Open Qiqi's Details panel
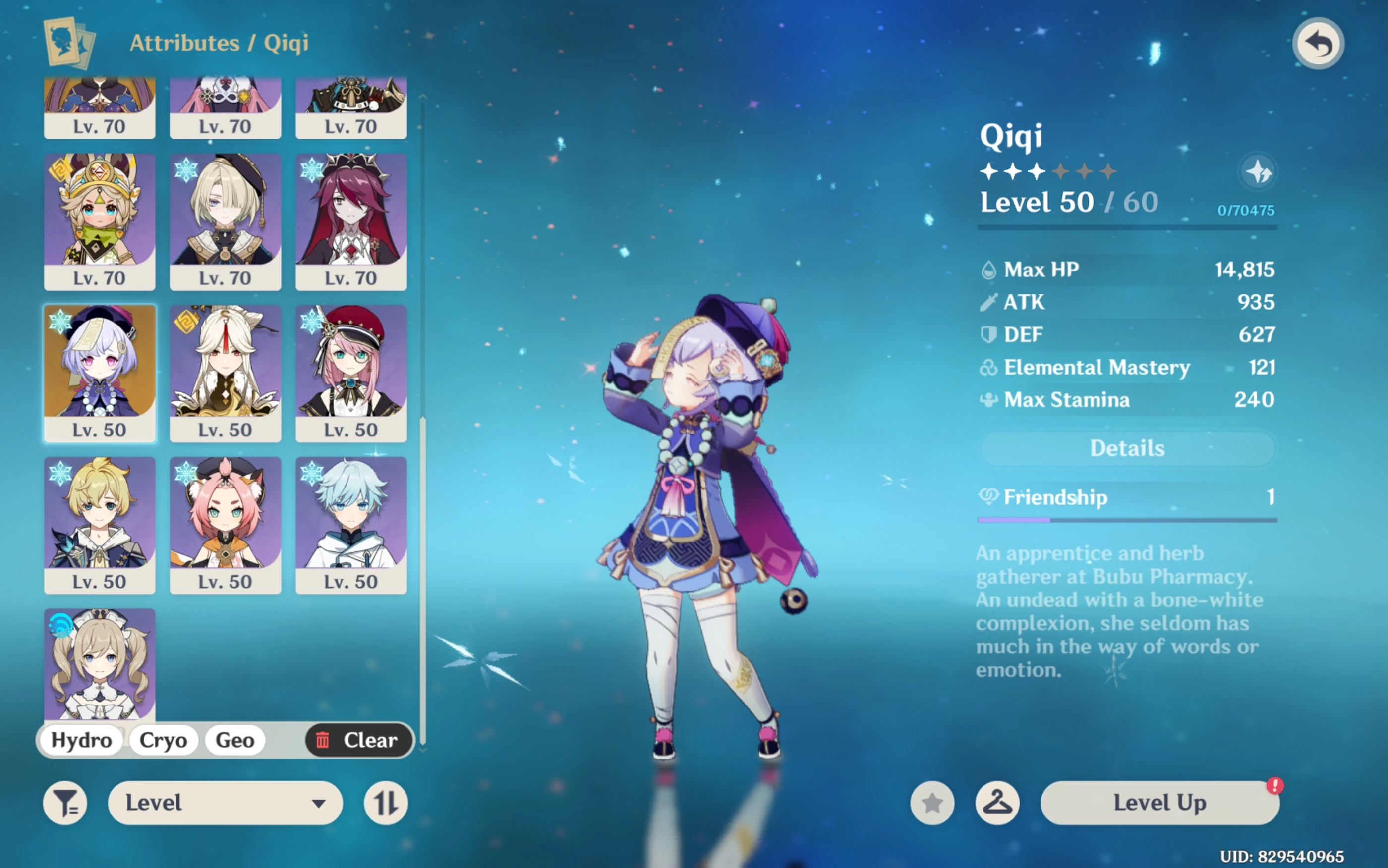 [1126, 448]
